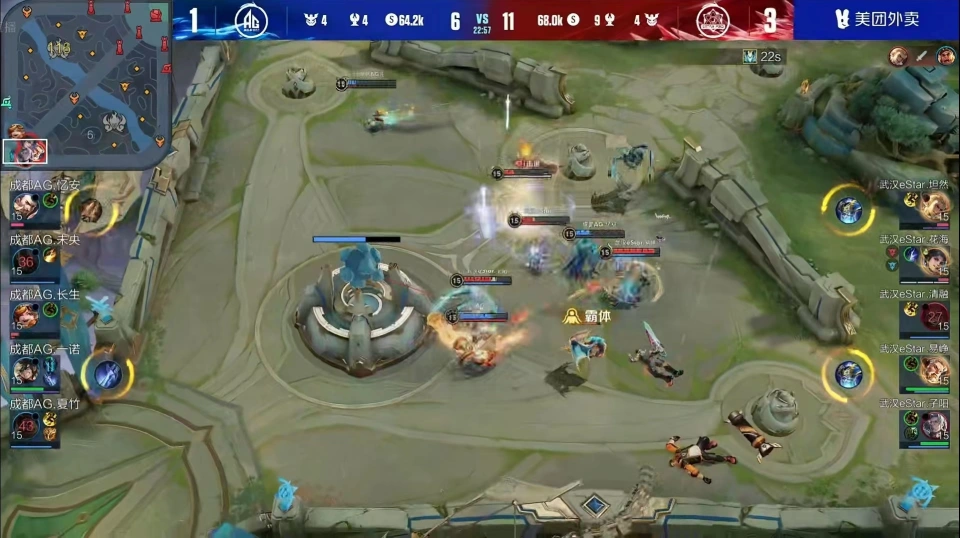The height and width of the screenshot is (538, 960).
Task: Select the 成都AG.一诺 player portrait
Action: pos(26,372)
